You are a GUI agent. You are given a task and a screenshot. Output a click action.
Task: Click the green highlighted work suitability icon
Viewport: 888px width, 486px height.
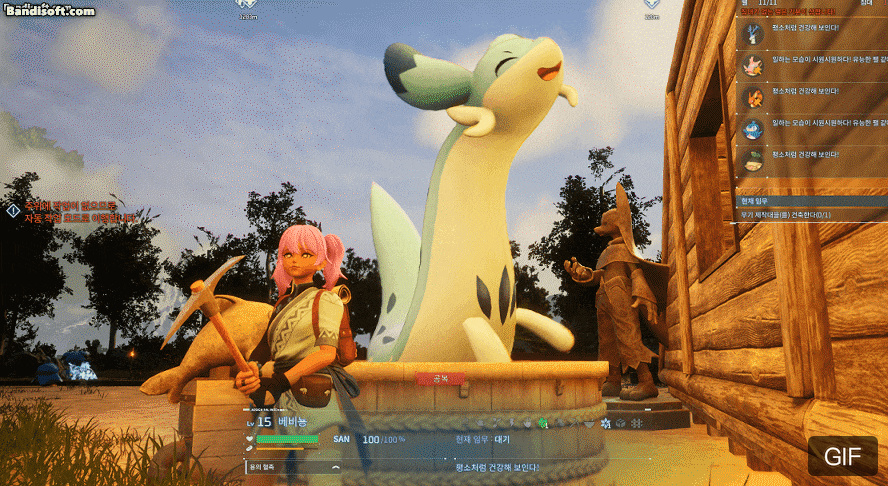tap(543, 423)
